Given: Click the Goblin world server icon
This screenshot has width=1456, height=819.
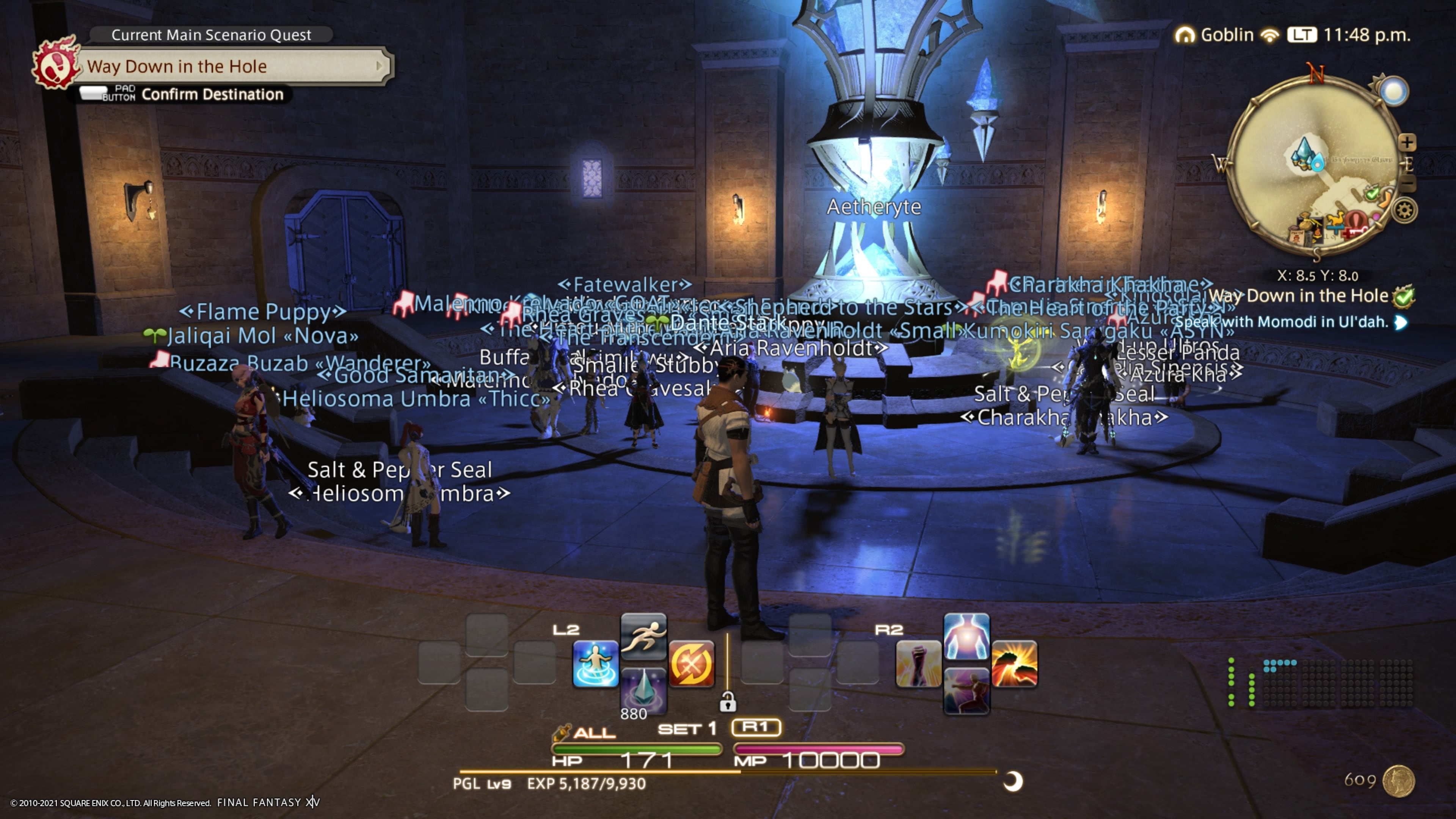Looking at the screenshot, I should pos(1185,35).
